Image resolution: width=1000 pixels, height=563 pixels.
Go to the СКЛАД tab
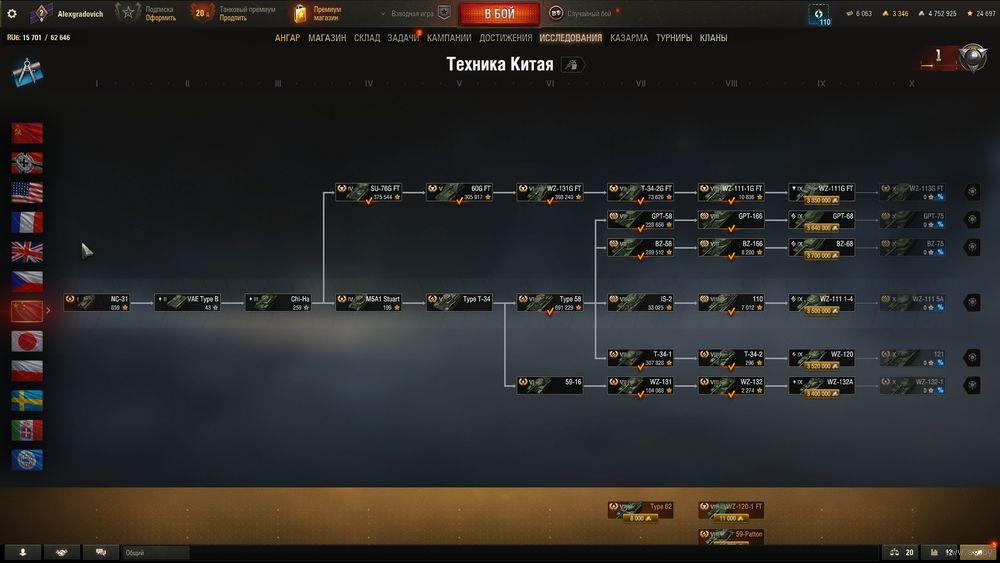coord(367,38)
